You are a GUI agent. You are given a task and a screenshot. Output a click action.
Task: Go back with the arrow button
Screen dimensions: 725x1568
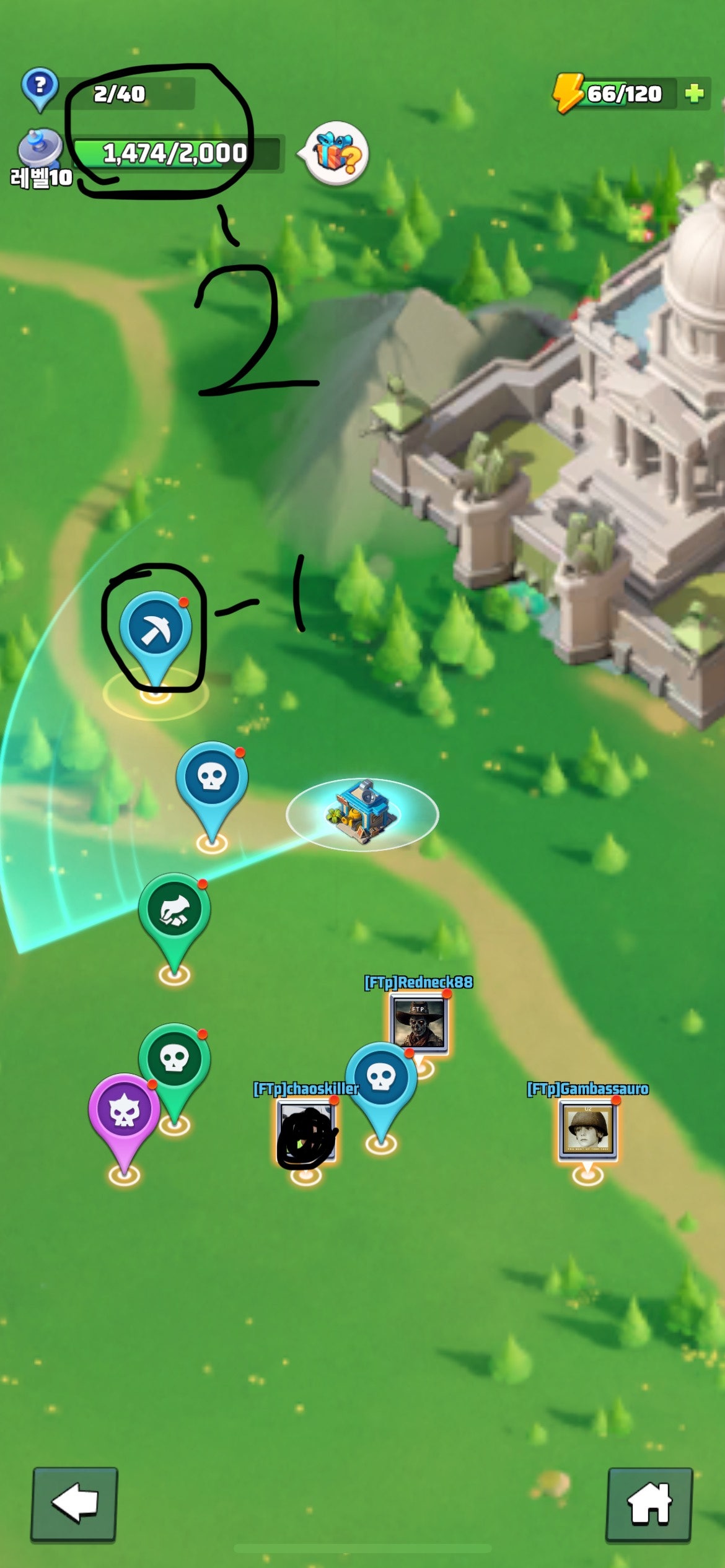74,1504
